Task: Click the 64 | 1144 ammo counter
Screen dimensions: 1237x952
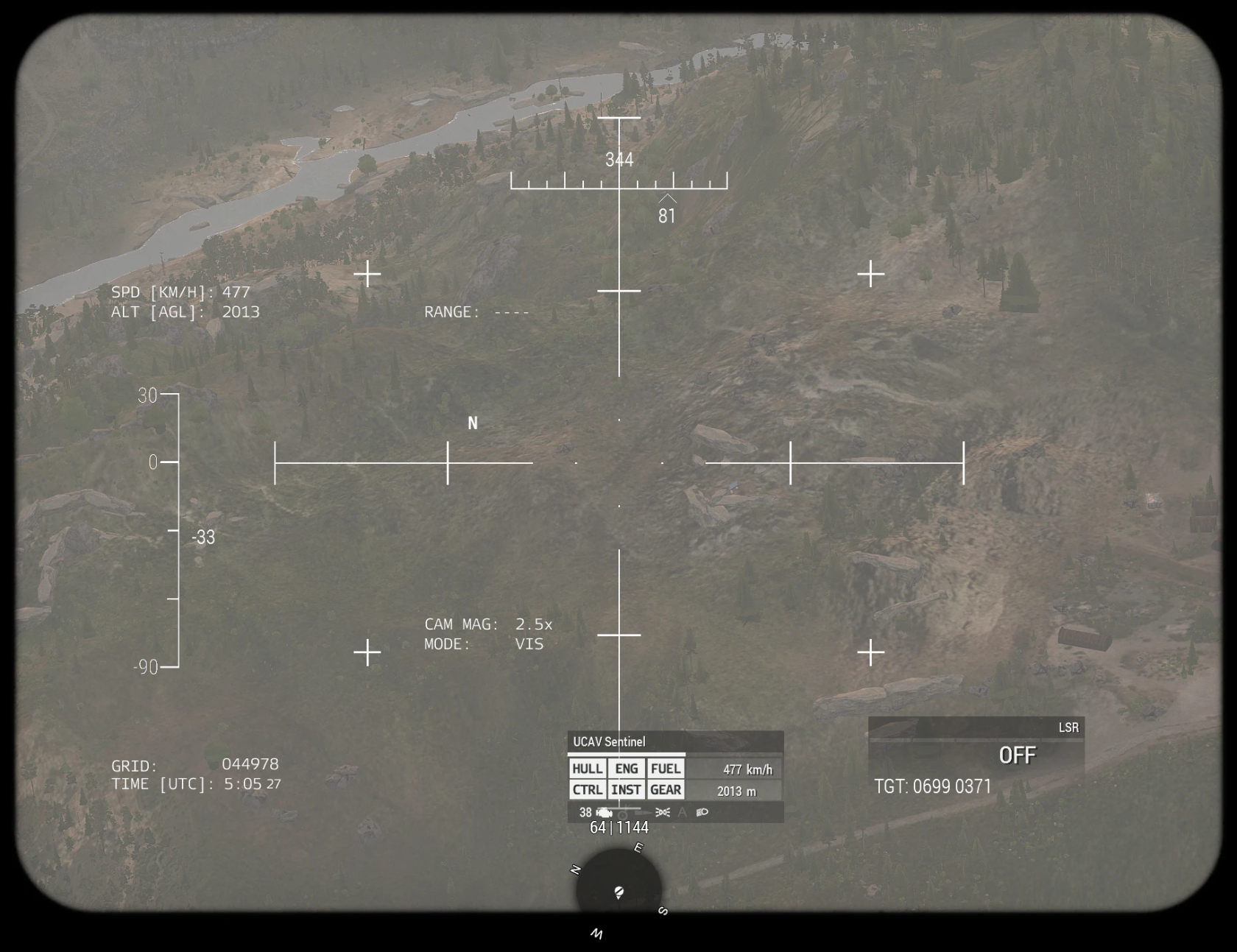Action: (x=618, y=828)
